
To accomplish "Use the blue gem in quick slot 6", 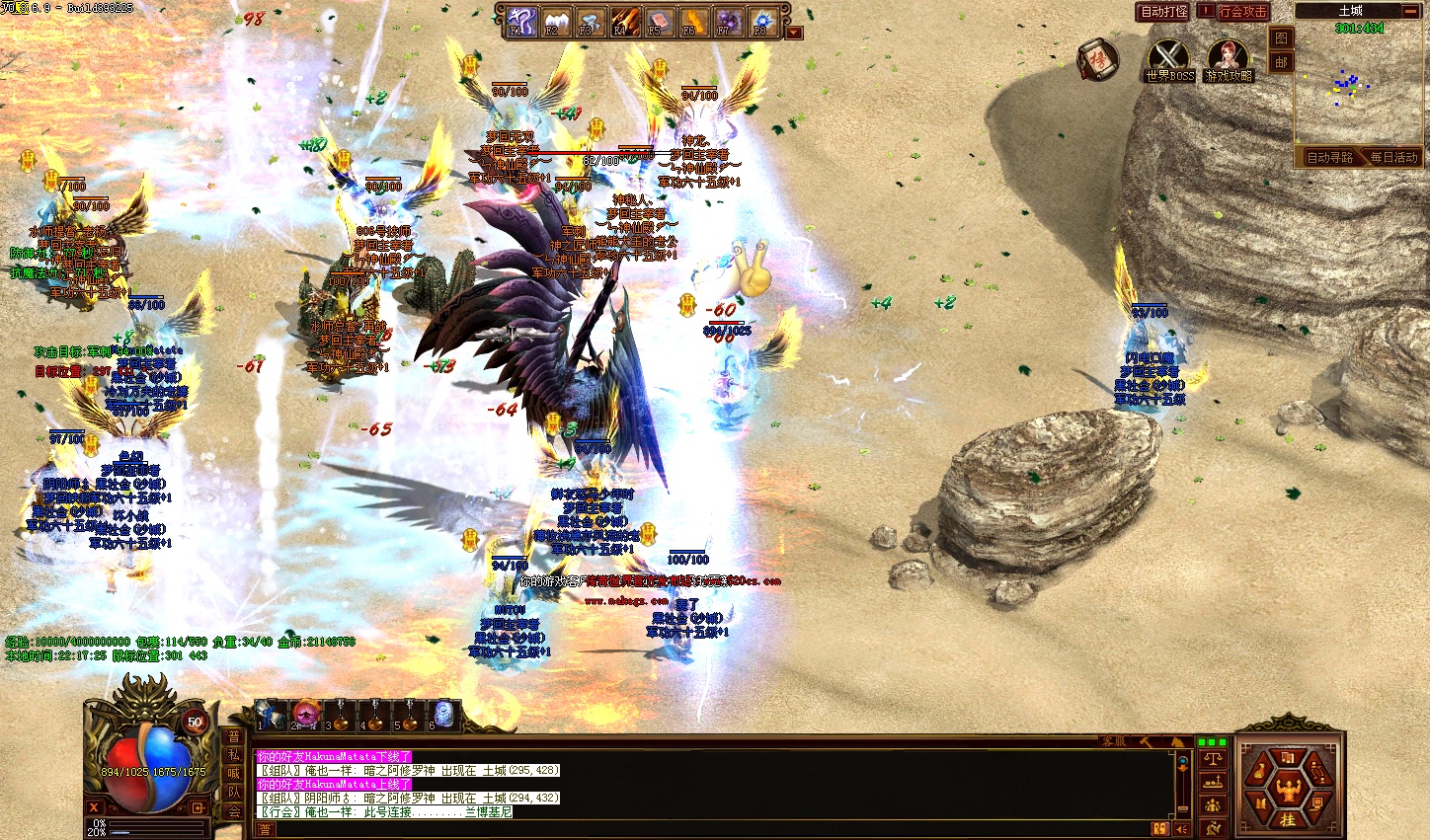I will pyautogui.click(x=444, y=713).
